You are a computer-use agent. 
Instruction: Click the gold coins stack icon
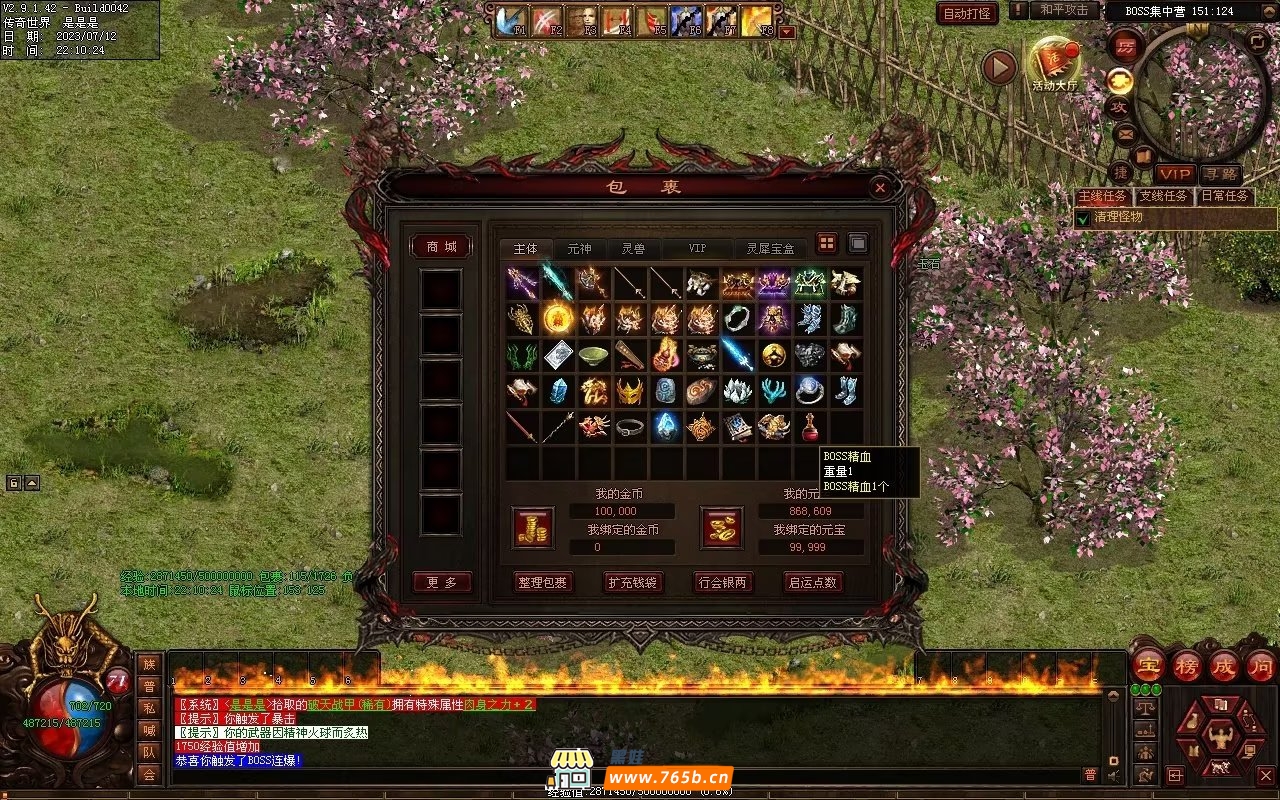pyautogui.click(x=533, y=527)
